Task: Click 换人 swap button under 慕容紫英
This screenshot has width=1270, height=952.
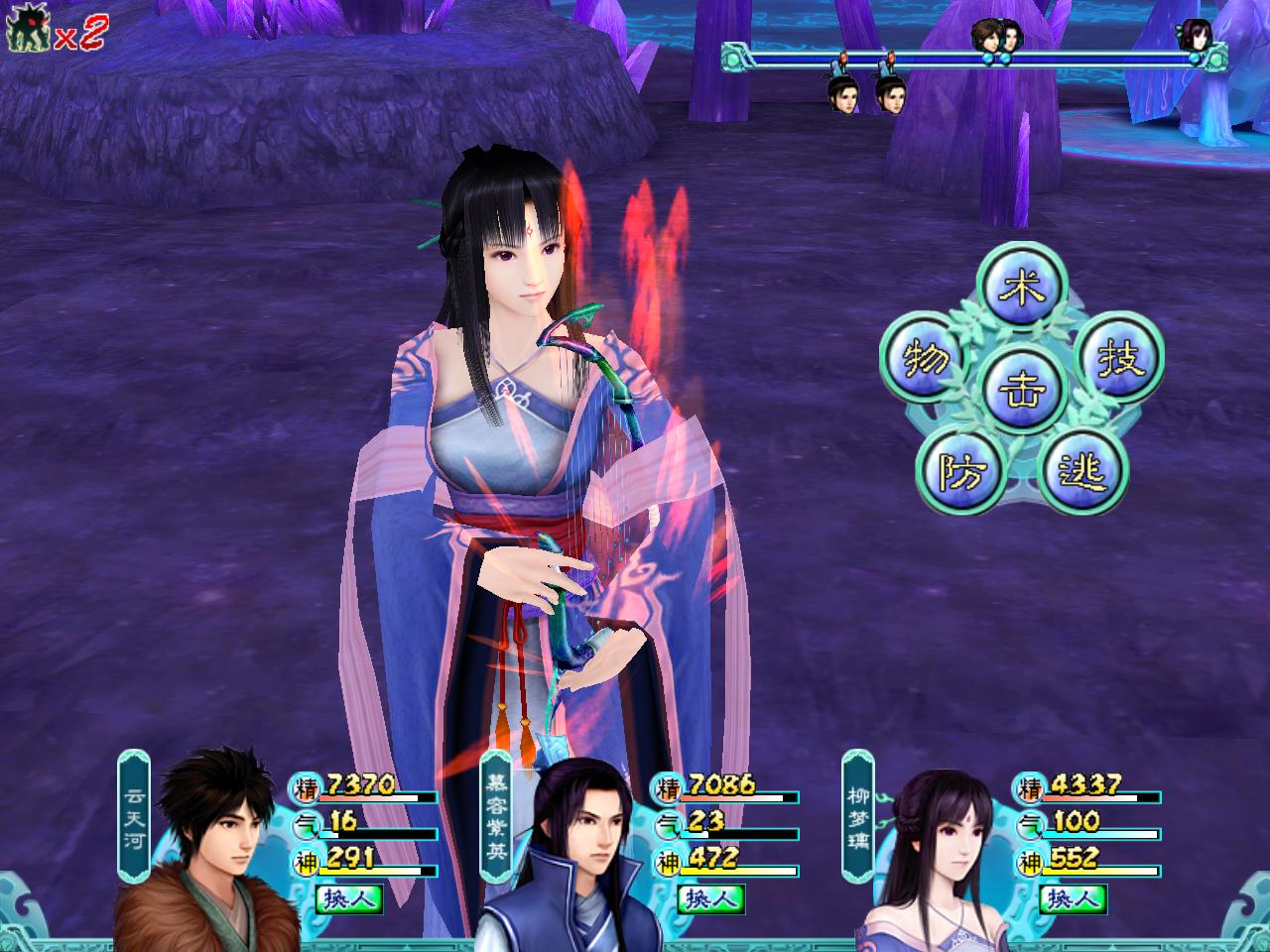Action: coord(711,899)
